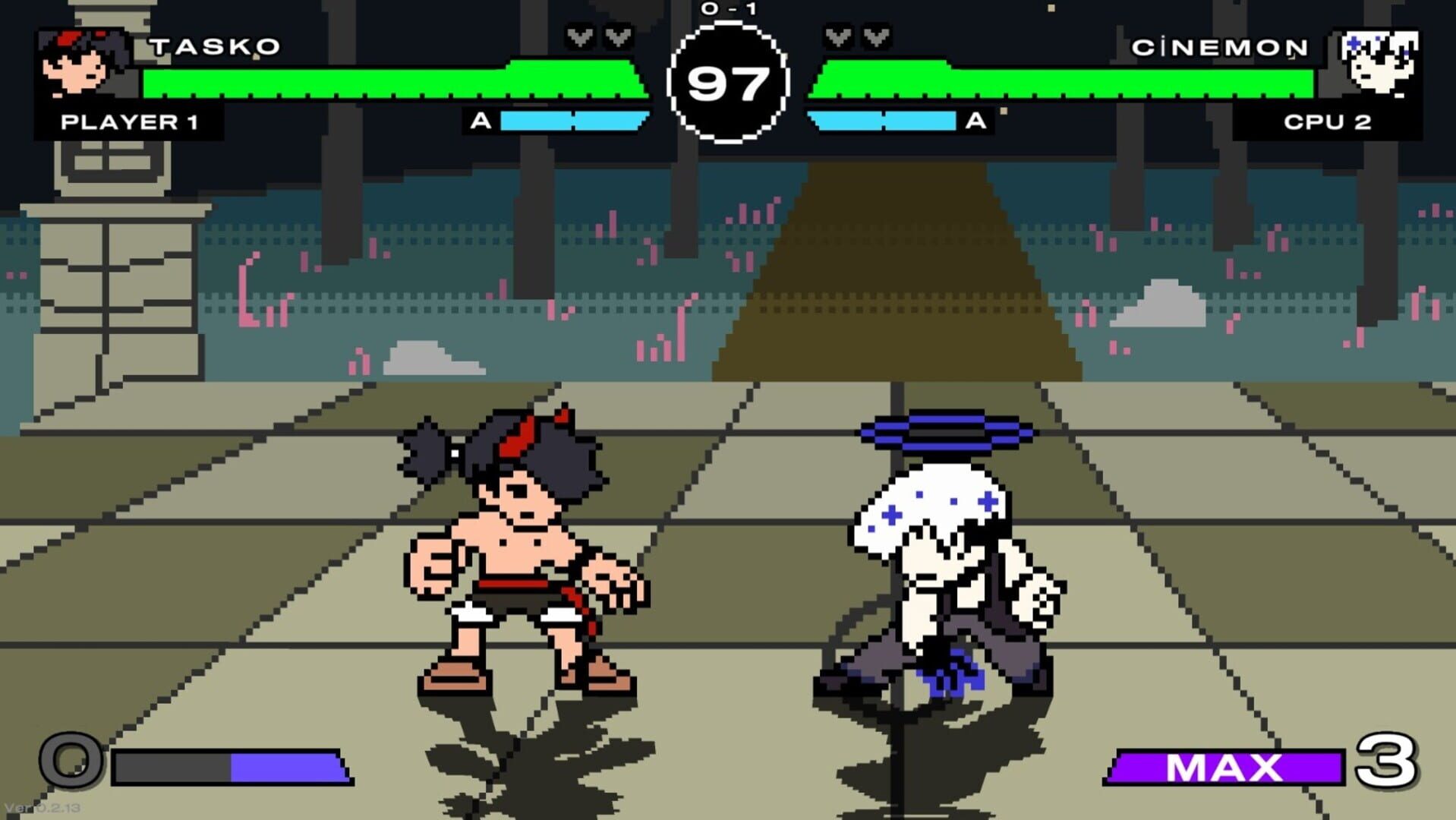Click the chevron pair above Cinemon's health bar

[856, 36]
